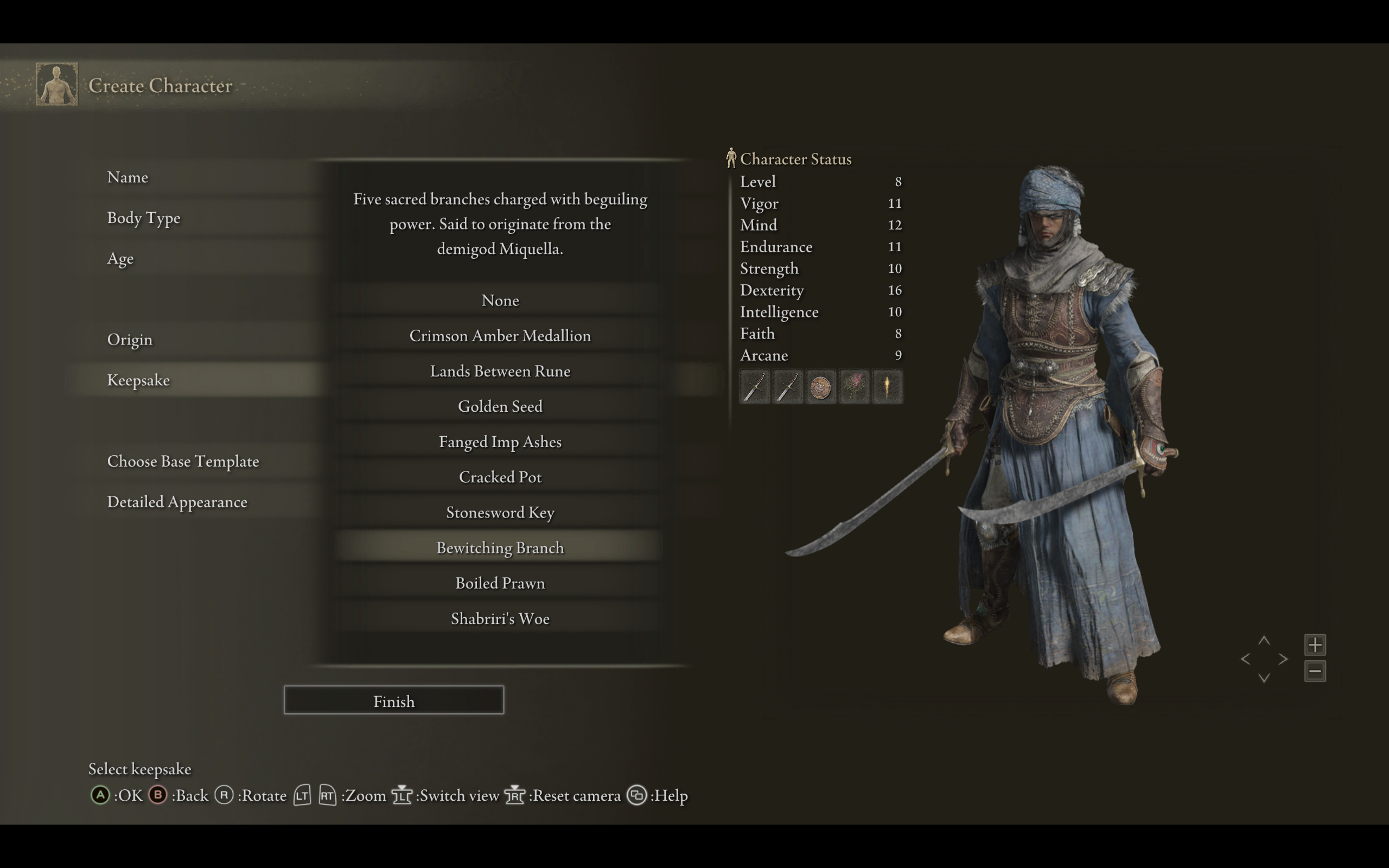Enter Detailed Appearance editor
The image size is (1389, 868).
(177, 502)
